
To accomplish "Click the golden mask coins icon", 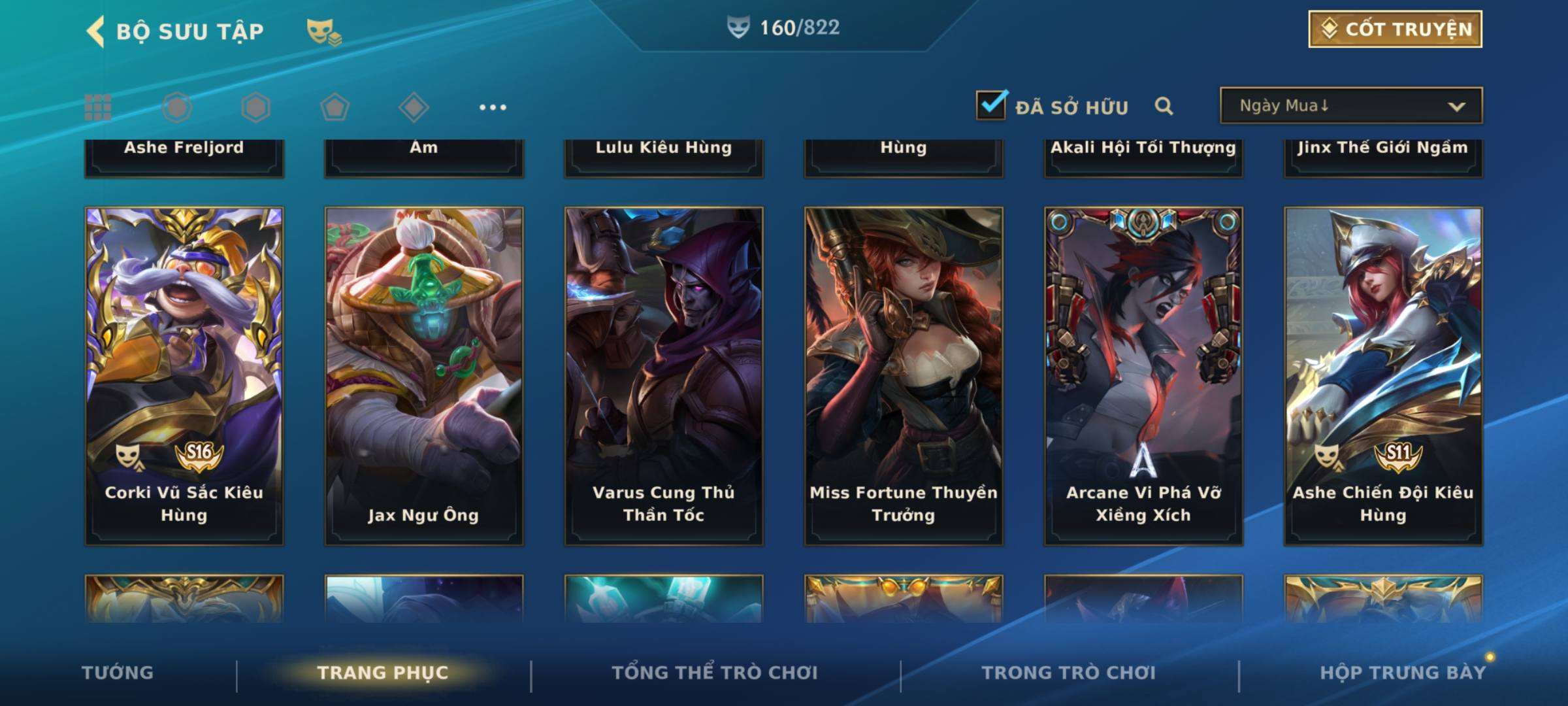I will click(323, 31).
